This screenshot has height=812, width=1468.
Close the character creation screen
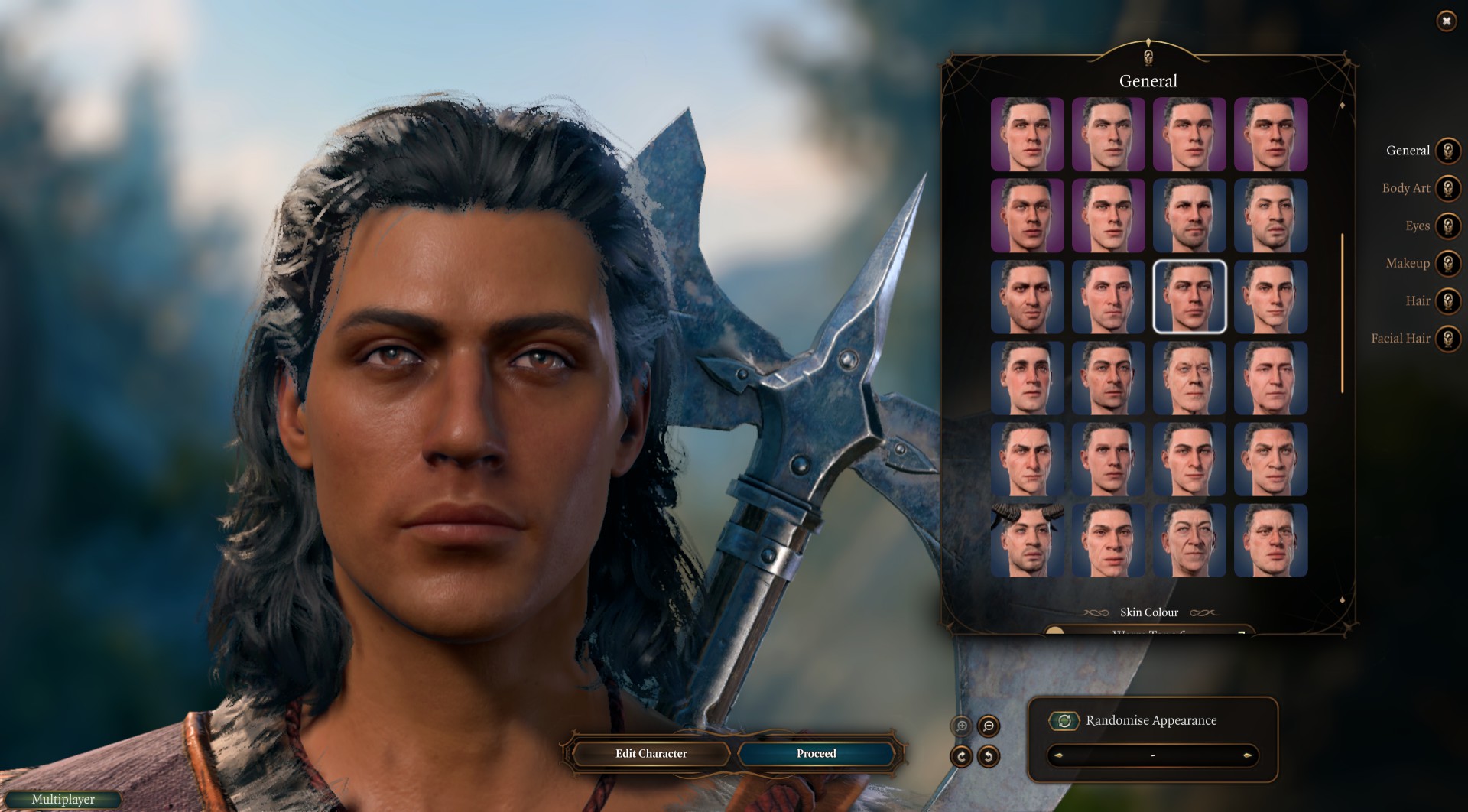coord(1446,21)
